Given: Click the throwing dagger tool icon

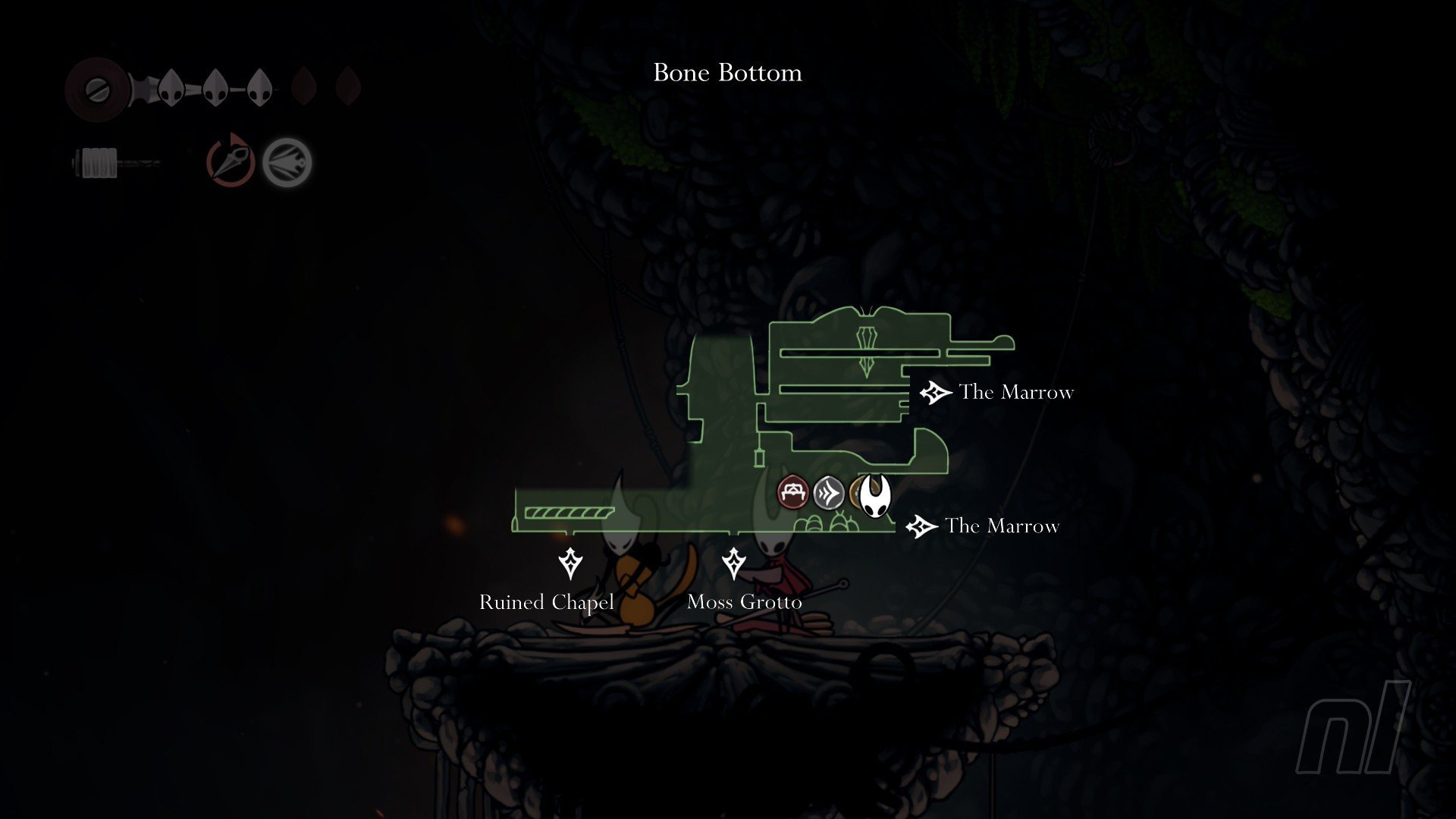Looking at the screenshot, I should coord(231,161).
